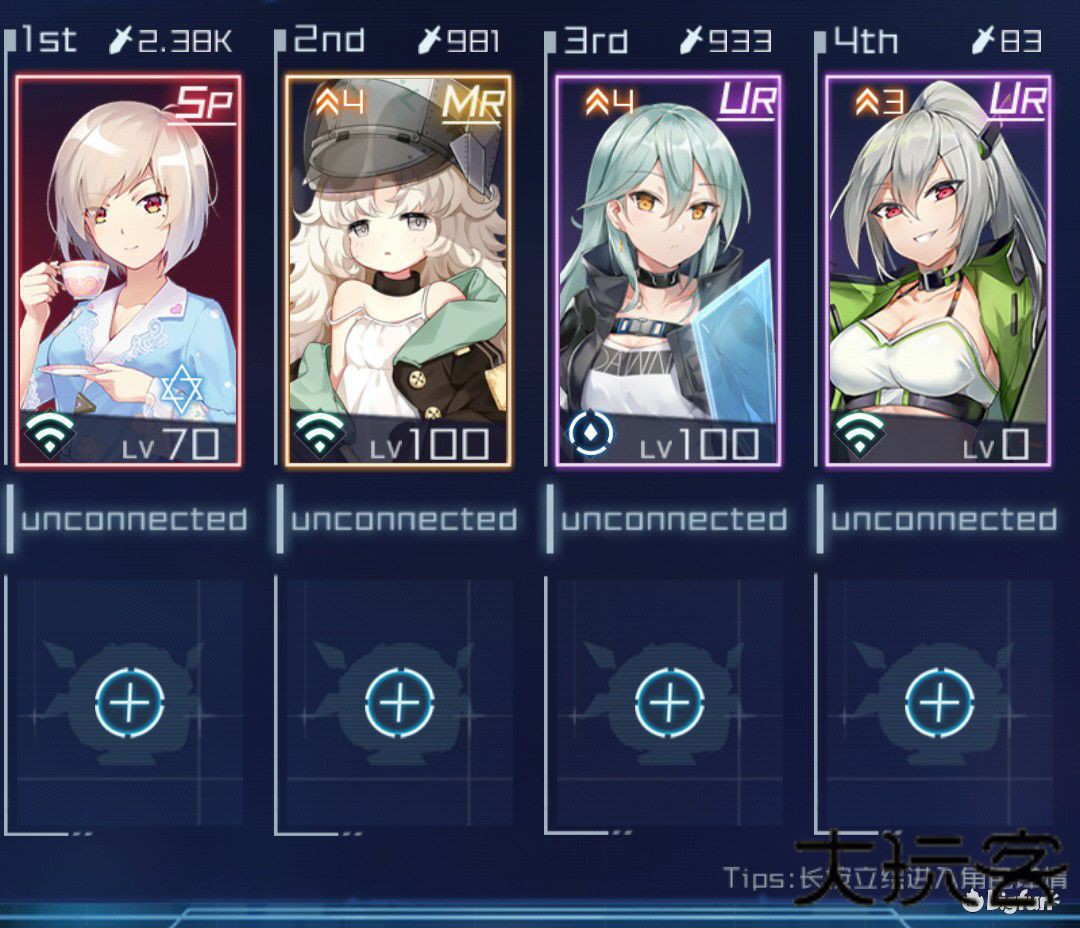Screen dimensions: 1080x928
Task: Add a unit to the 1st unconnected slot
Action: click(129, 702)
